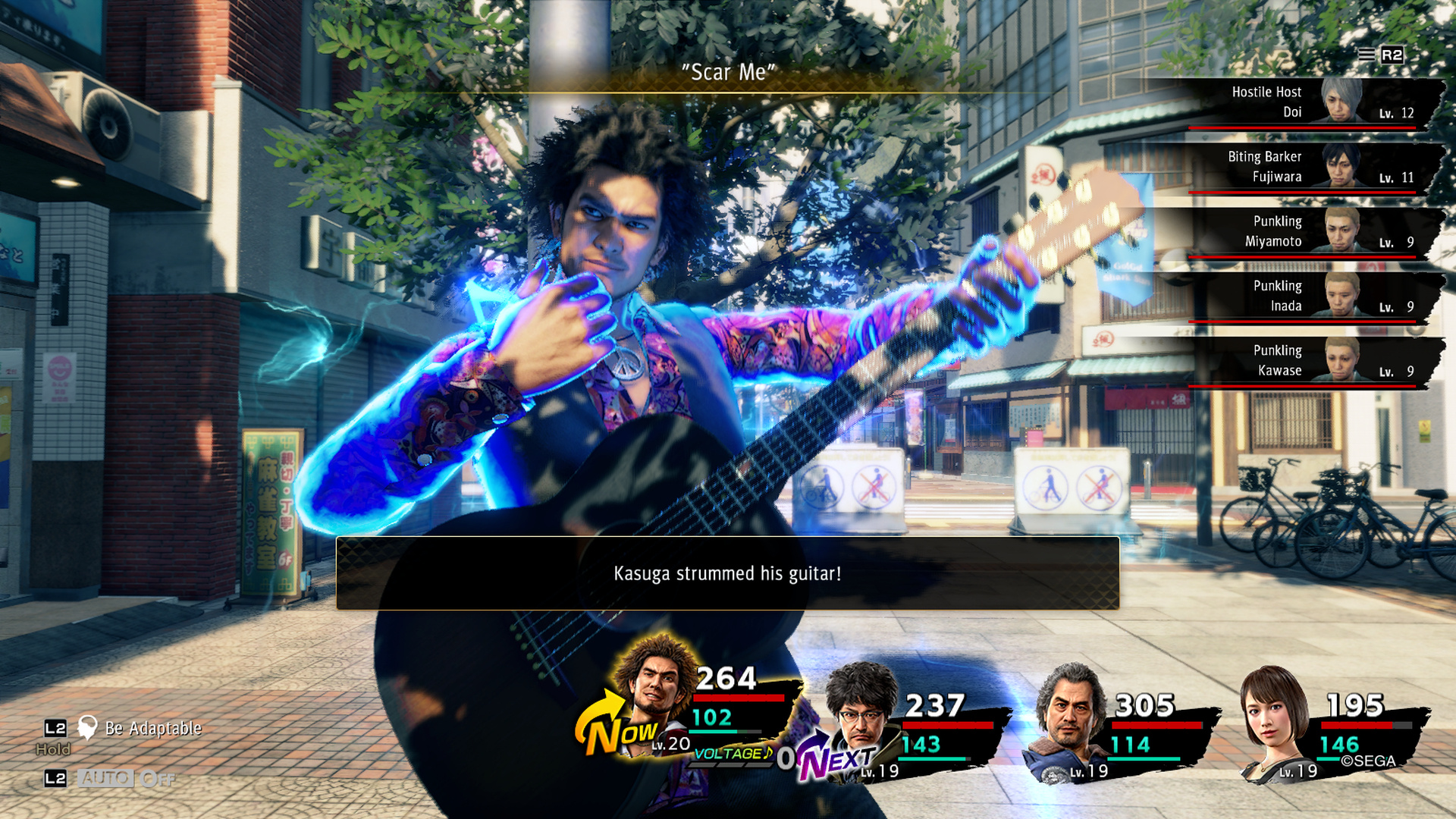Click the "Kasuga strummed his guitar!" message box
1456x819 pixels.
(x=728, y=574)
